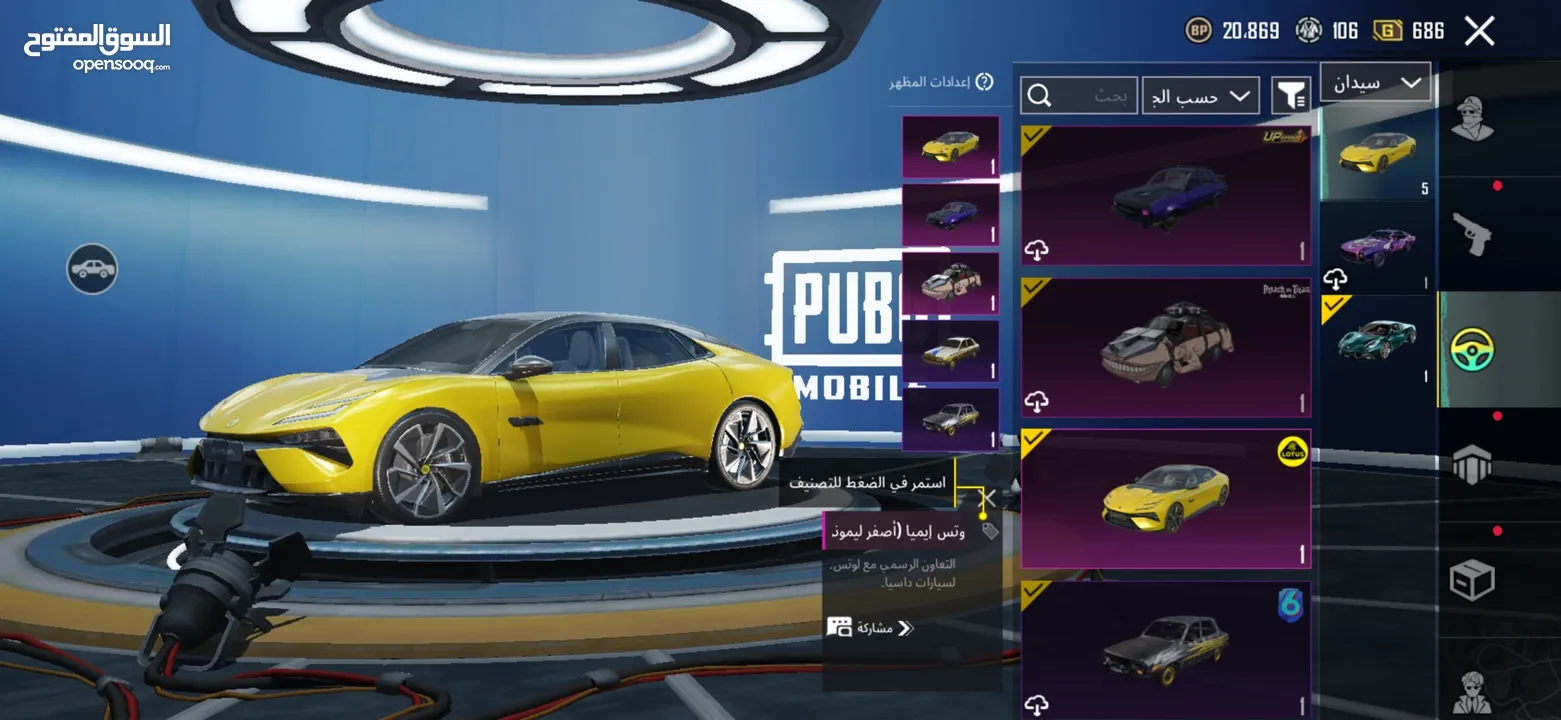Click the BP currency coin icon at top
This screenshot has width=1561, height=720.
1202,30
